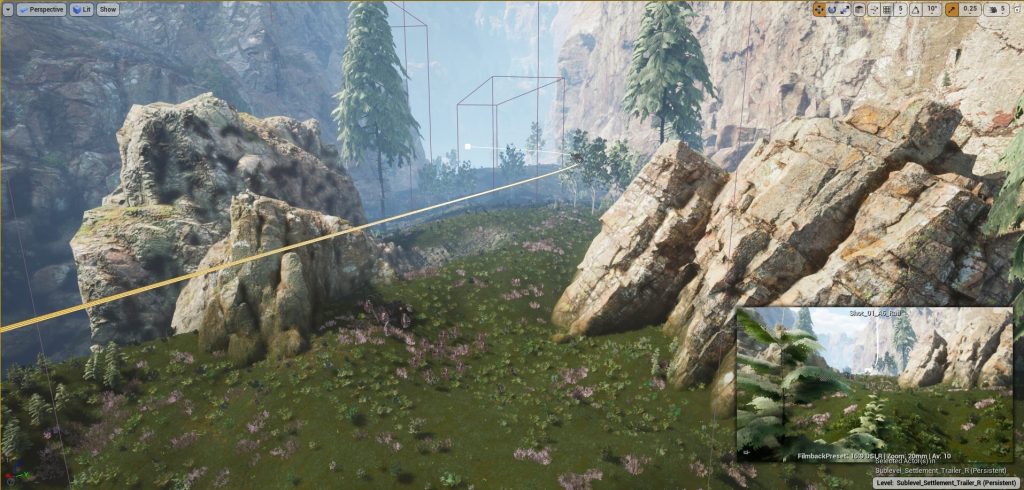Change the Lit view mode

(81, 9)
